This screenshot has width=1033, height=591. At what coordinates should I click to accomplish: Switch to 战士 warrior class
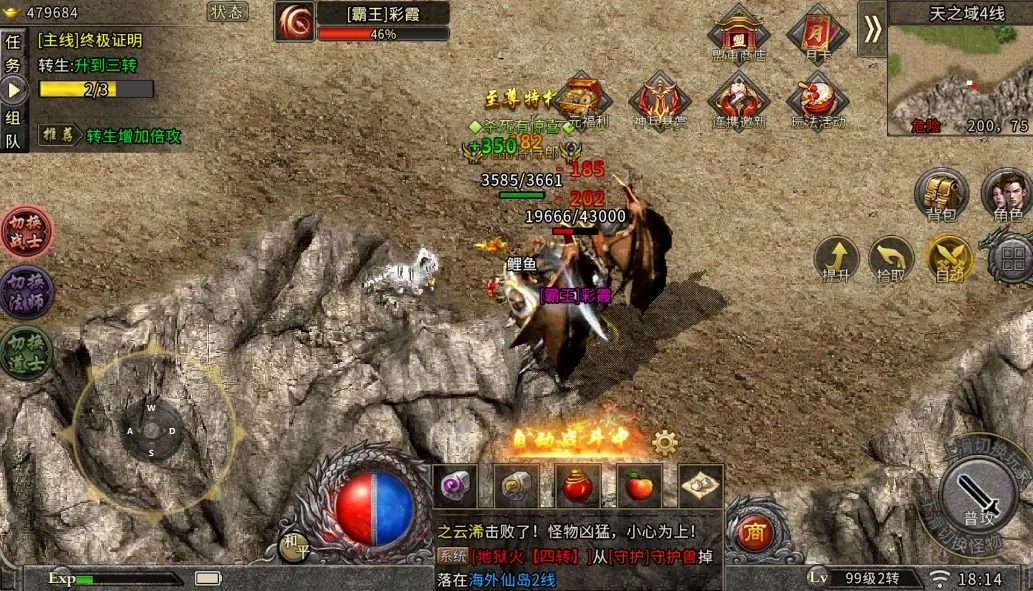point(27,232)
